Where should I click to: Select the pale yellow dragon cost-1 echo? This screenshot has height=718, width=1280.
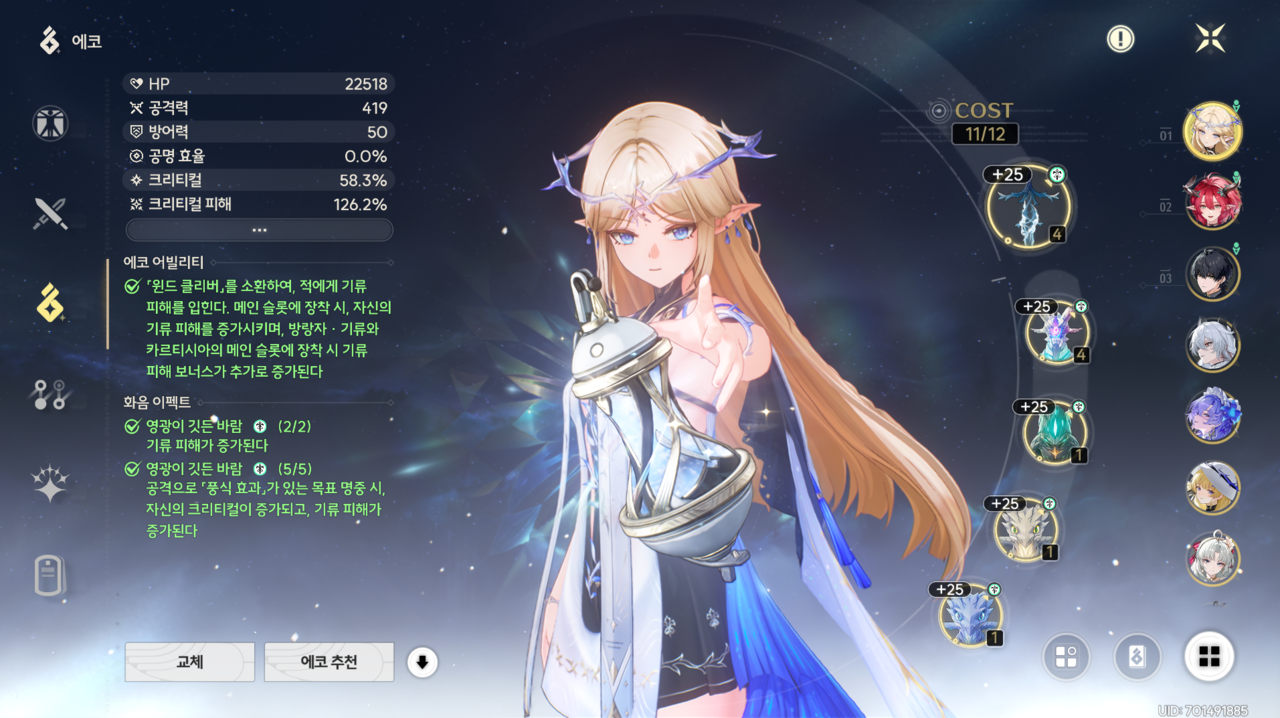point(1025,531)
